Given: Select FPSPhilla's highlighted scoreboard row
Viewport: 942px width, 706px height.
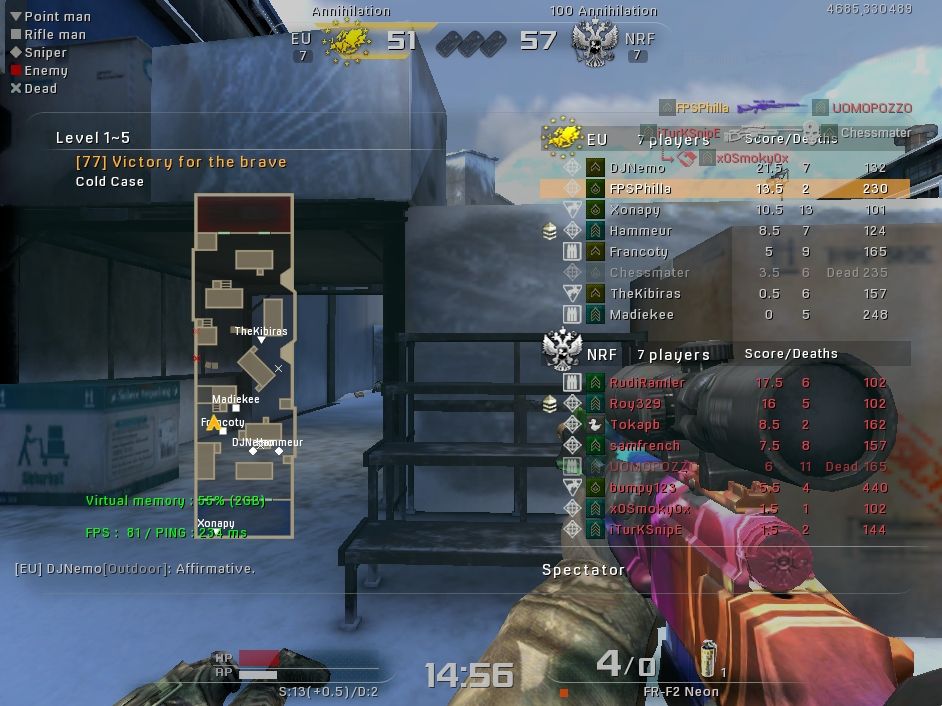Looking at the screenshot, I should pos(725,189).
